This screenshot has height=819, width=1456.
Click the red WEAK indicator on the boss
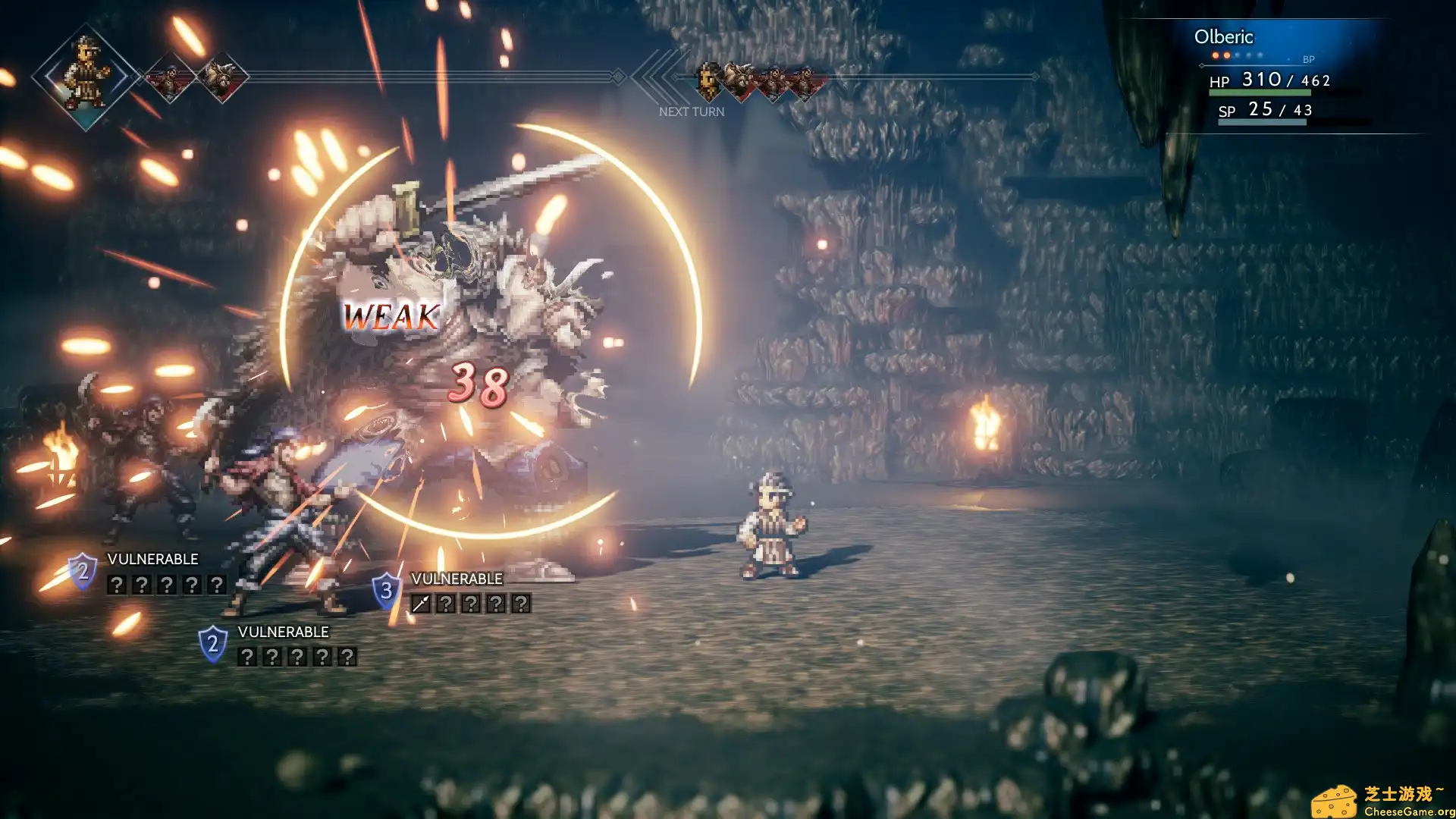(391, 317)
